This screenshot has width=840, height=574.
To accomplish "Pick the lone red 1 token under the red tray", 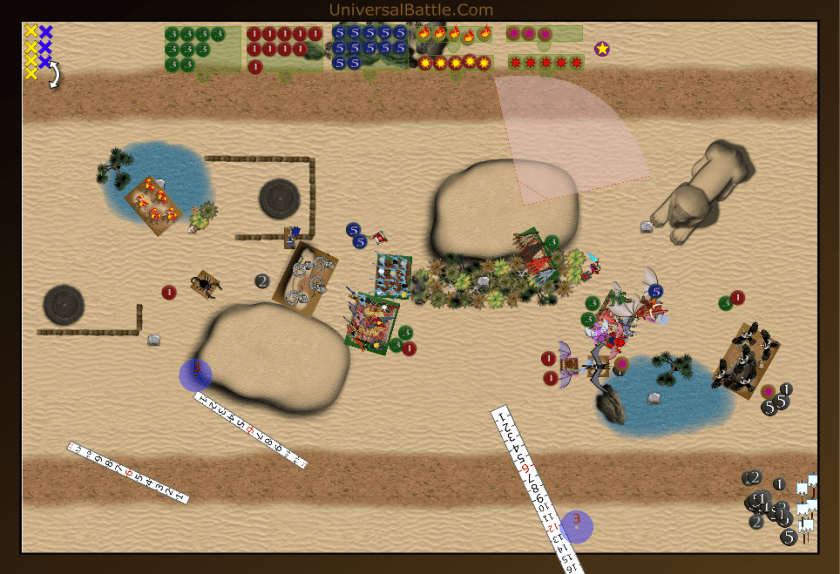I will tap(255, 67).
